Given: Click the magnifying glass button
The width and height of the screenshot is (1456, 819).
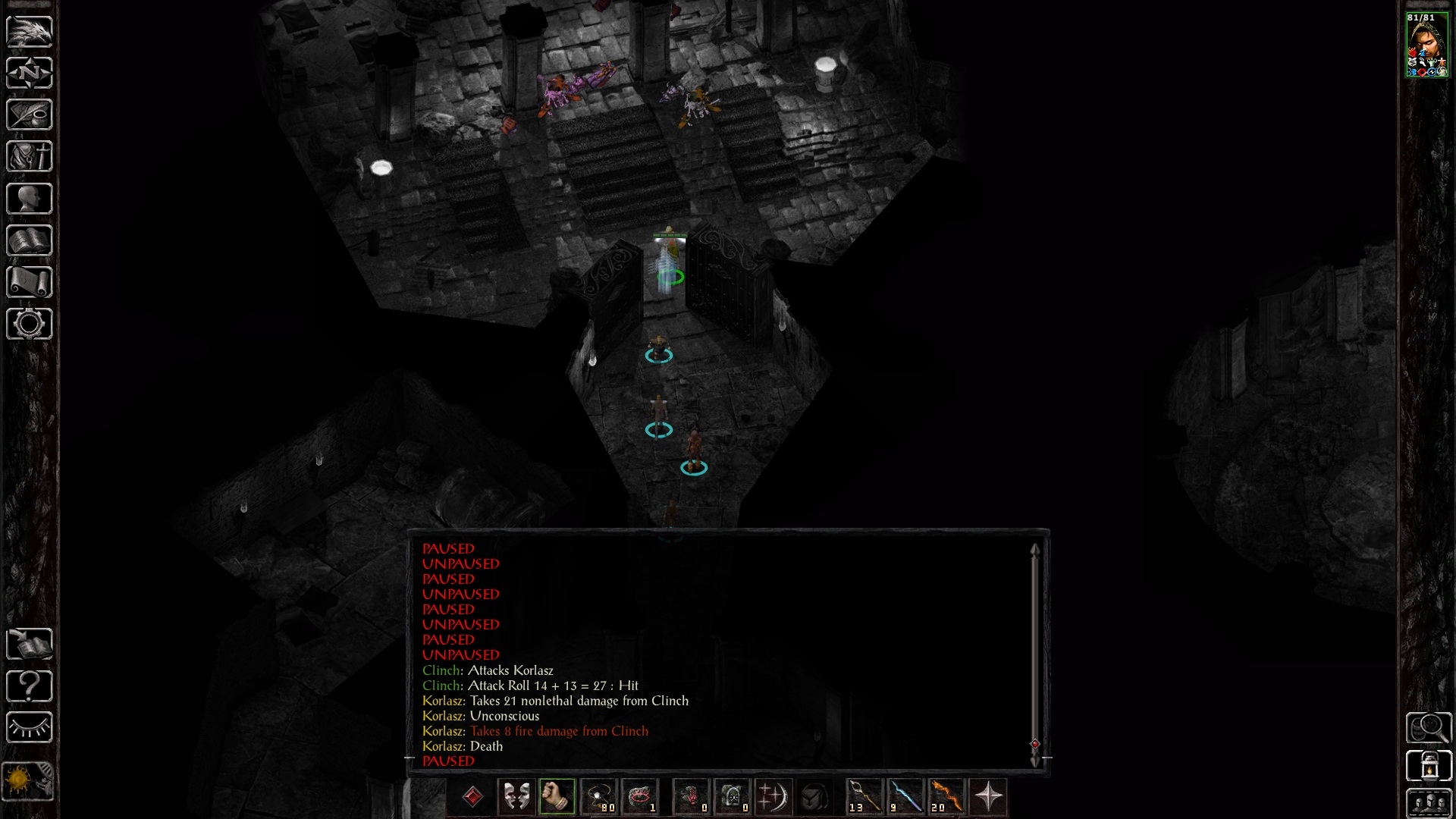Looking at the screenshot, I should pyautogui.click(x=1429, y=728).
